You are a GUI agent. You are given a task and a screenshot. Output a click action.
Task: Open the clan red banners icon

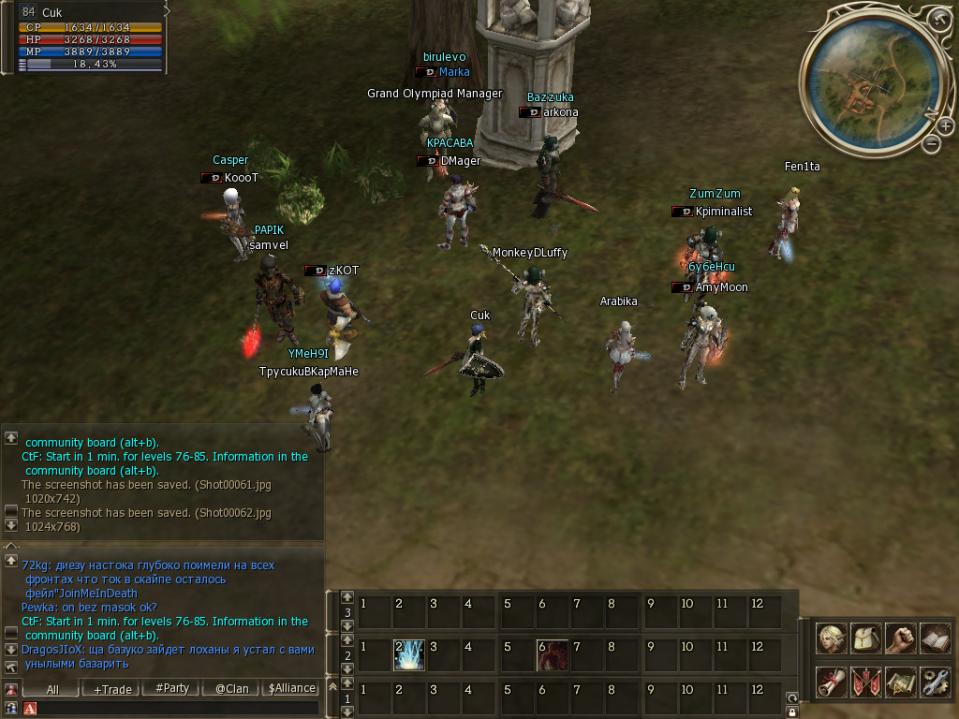[865, 682]
